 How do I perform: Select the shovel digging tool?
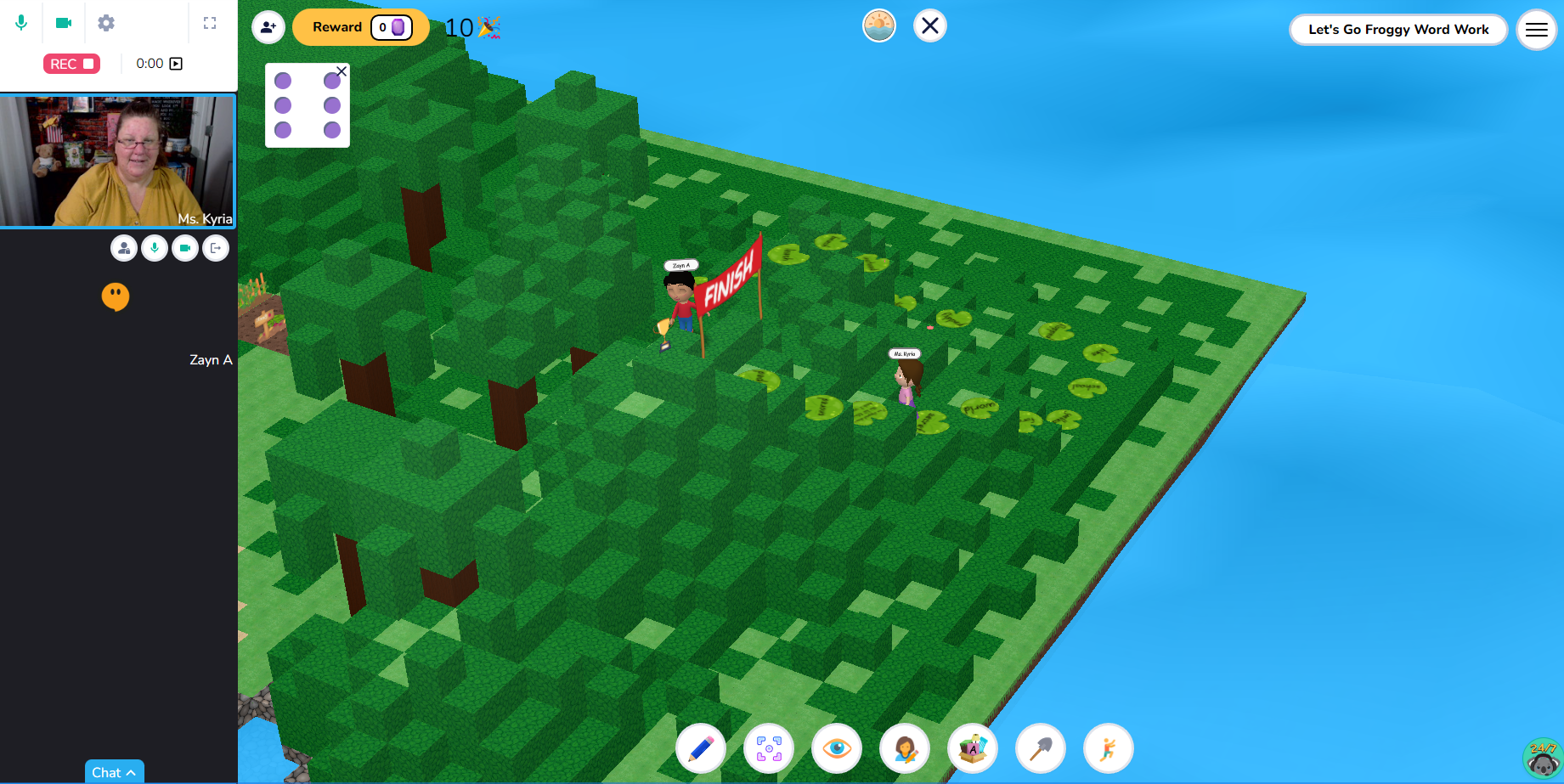click(1041, 748)
